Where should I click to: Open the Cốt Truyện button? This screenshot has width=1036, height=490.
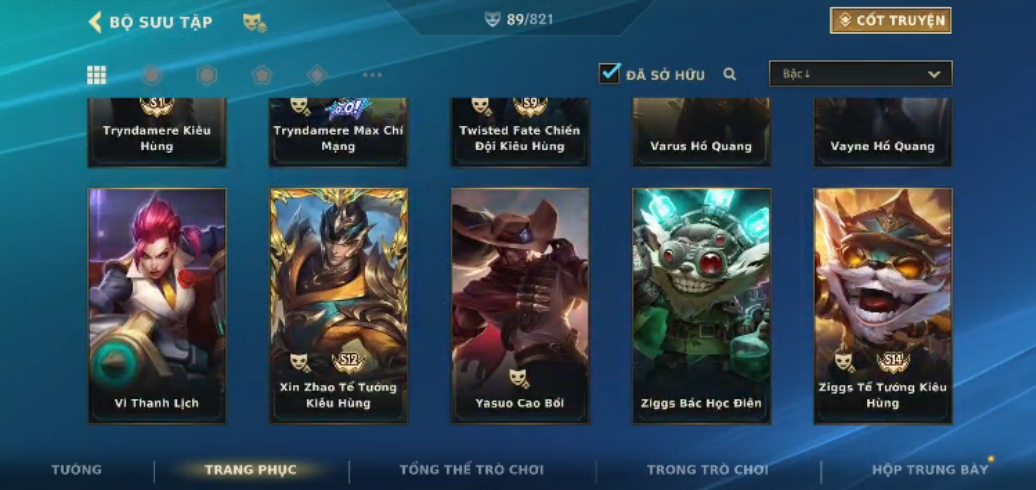click(x=890, y=21)
